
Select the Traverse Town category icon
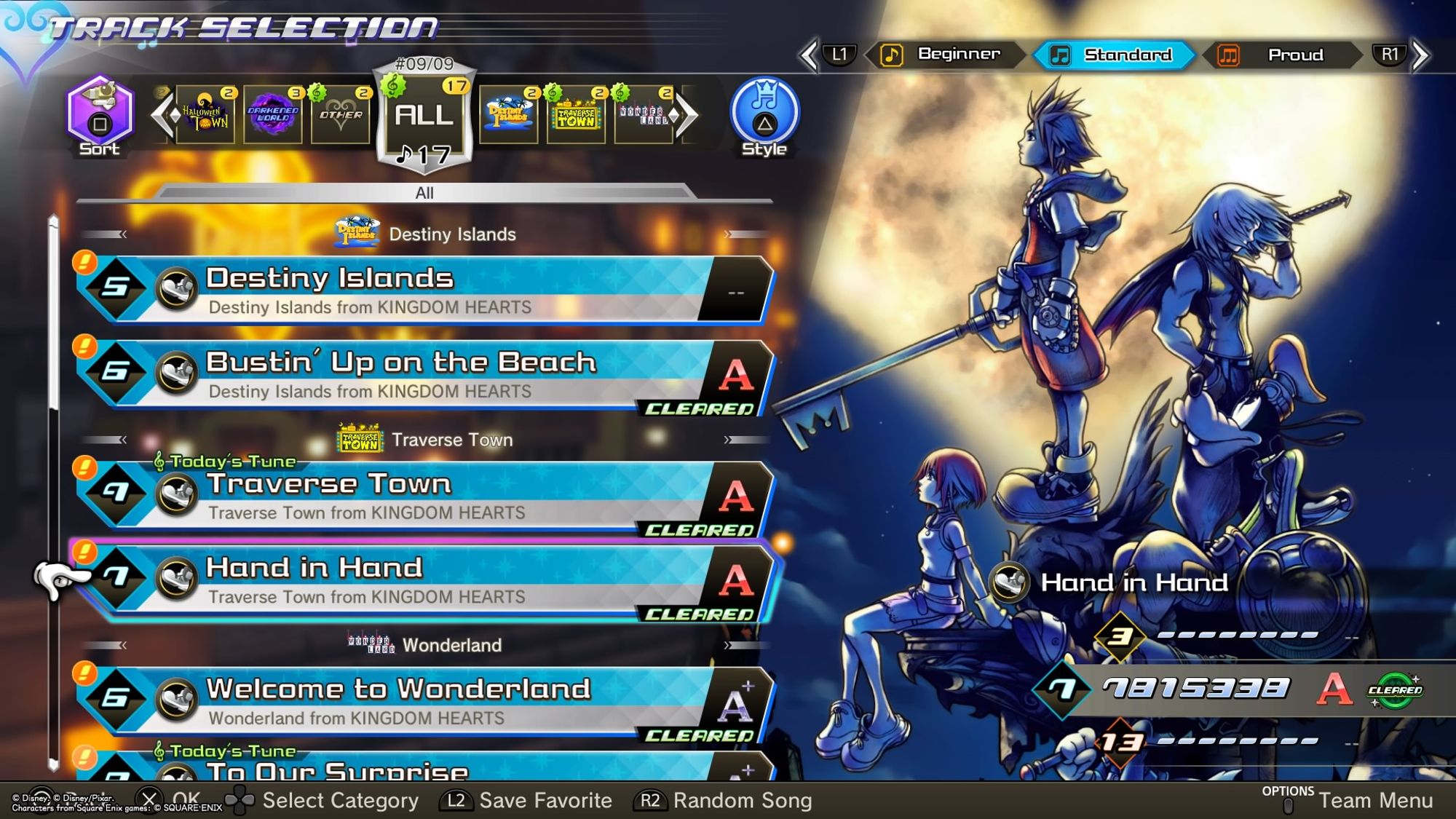click(576, 115)
